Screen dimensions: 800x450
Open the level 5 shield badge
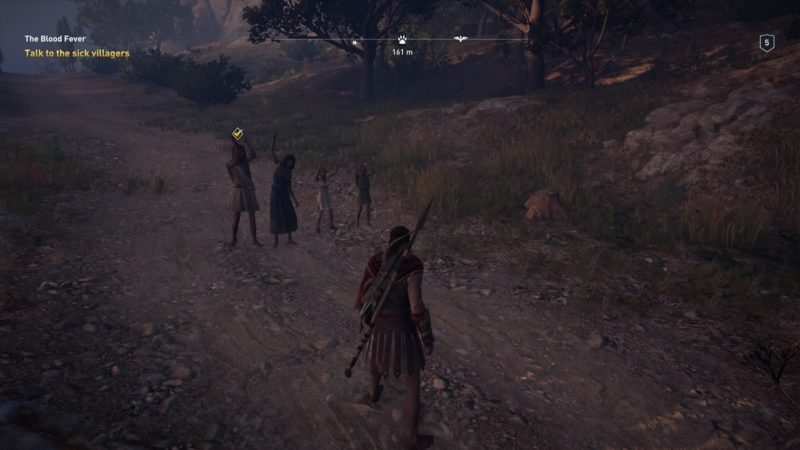[x=767, y=42]
